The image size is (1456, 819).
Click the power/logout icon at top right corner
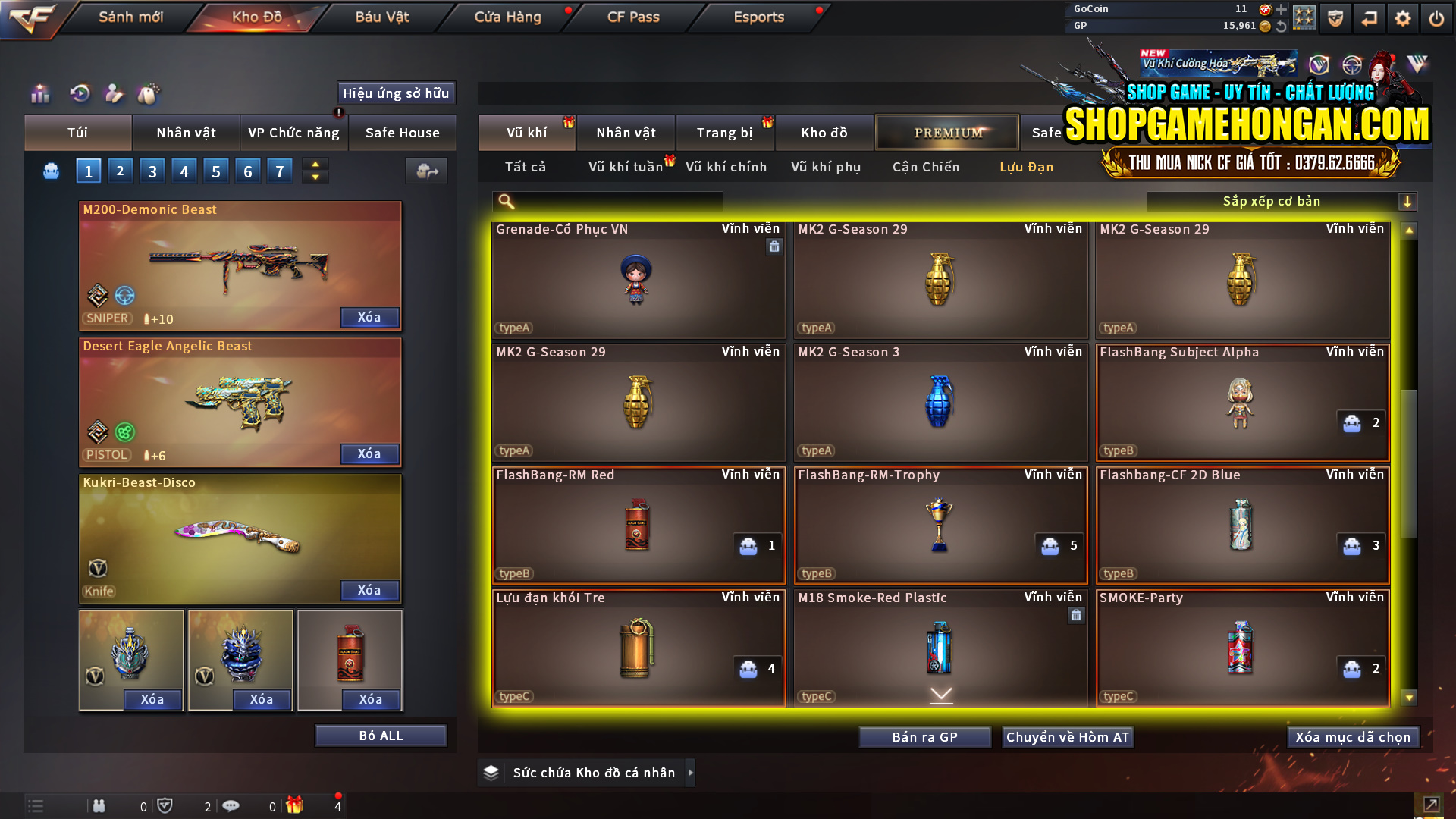(x=1437, y=17)
